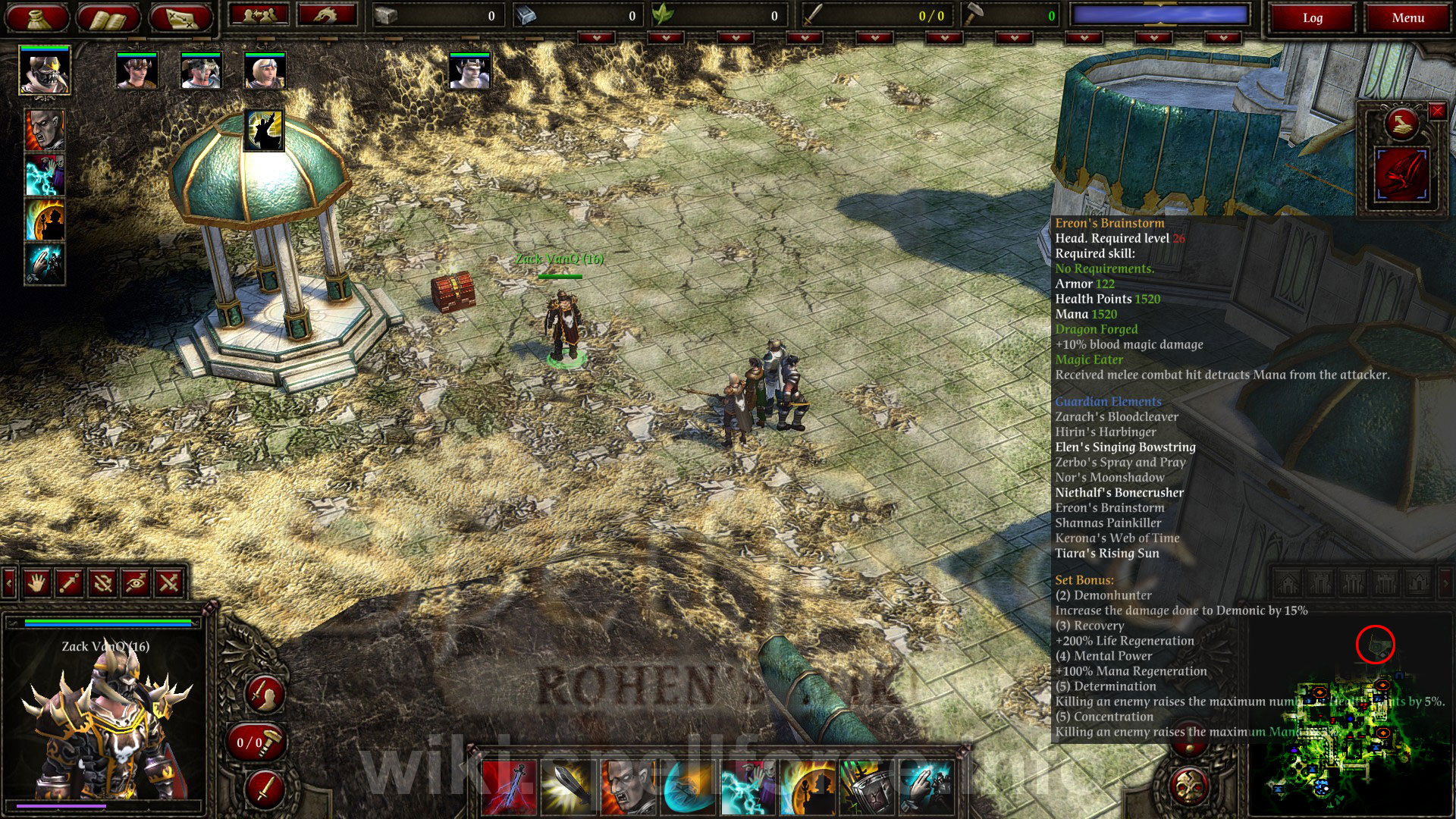Screen dimensions: 1456x819
Task: Open the world map scroll button
Action: pos(181,18)
